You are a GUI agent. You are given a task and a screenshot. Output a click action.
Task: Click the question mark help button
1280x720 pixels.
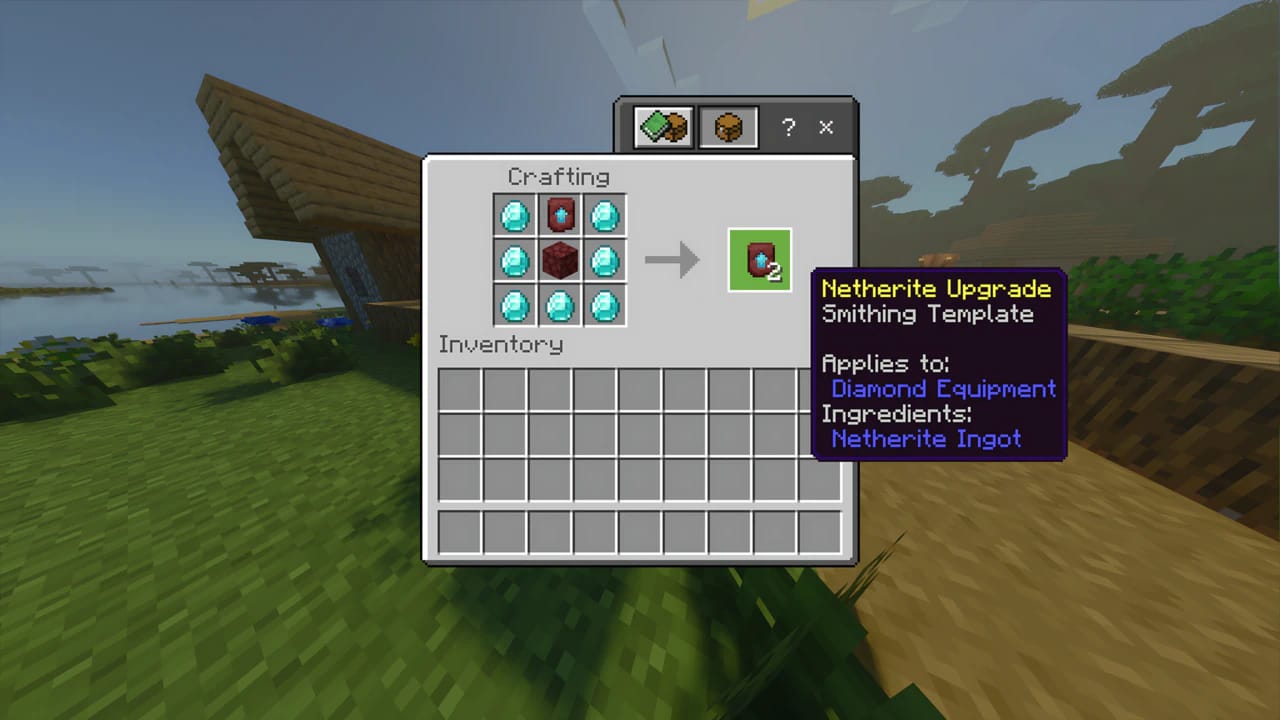coord(788,127)
